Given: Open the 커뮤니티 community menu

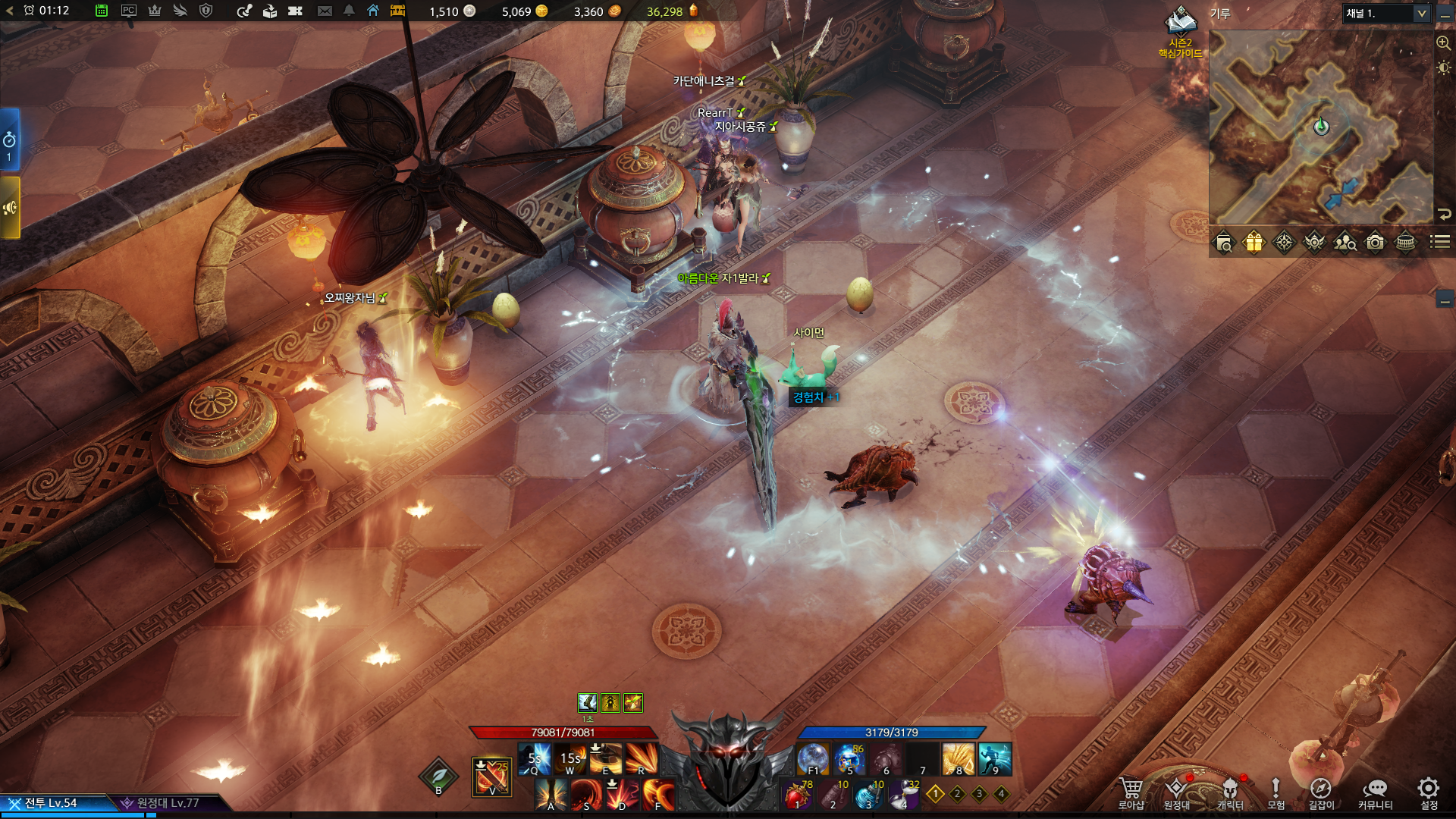Looking at the screenshot, I should click(x=1375, y=791).
